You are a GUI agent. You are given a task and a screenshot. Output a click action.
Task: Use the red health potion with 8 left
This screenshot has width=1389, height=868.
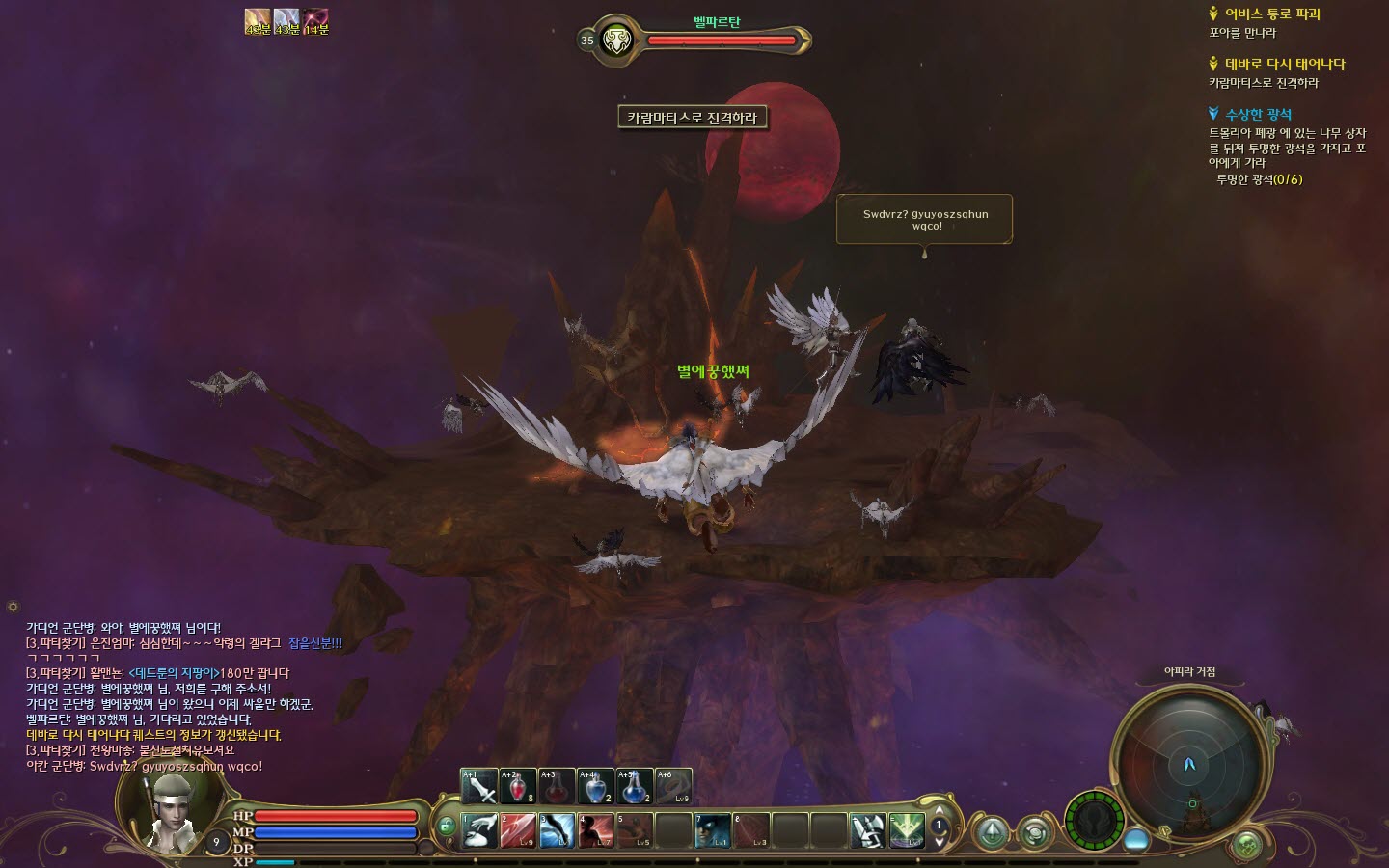(518, 787)
